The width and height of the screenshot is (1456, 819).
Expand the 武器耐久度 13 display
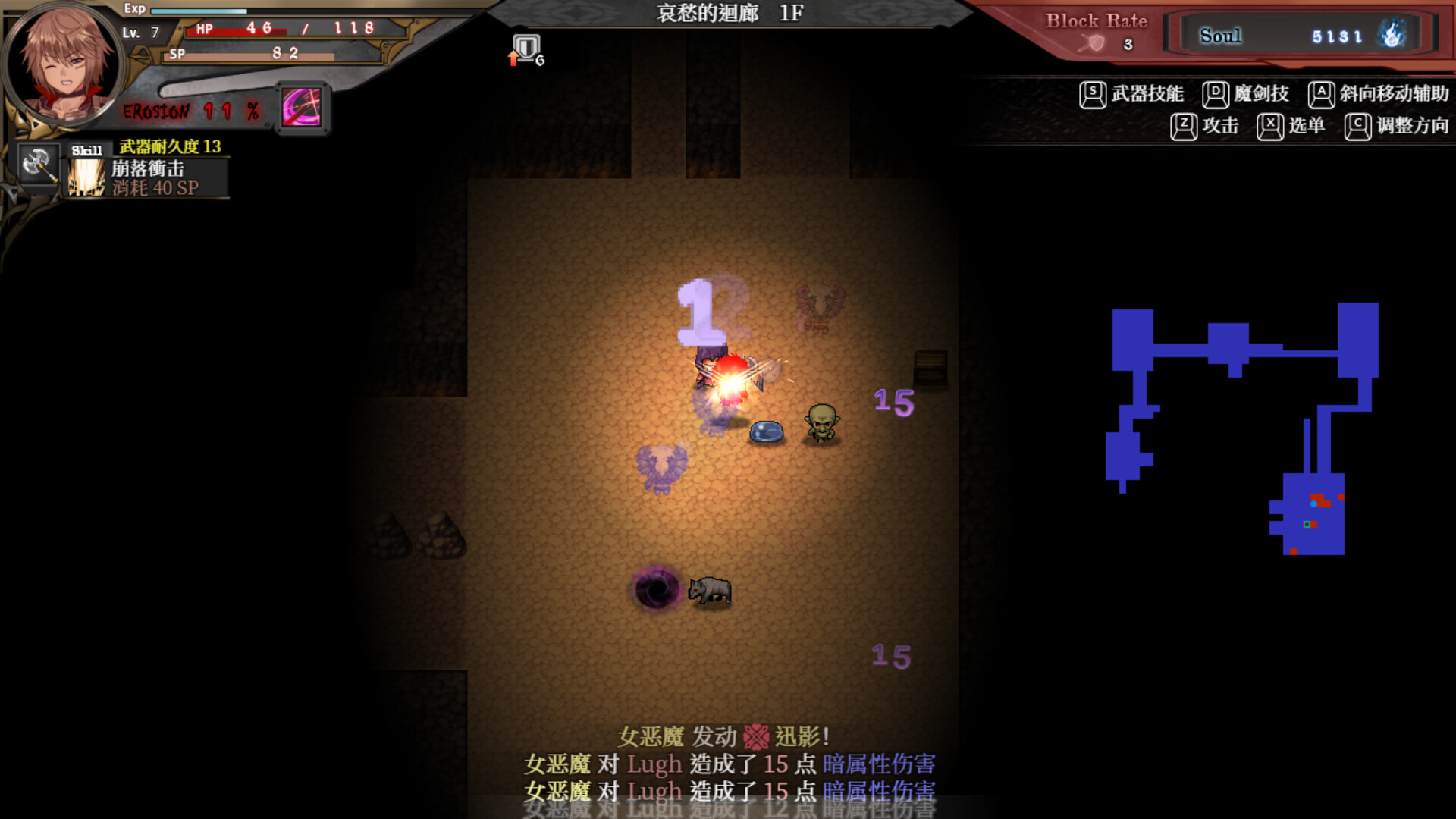click(168, 146)
